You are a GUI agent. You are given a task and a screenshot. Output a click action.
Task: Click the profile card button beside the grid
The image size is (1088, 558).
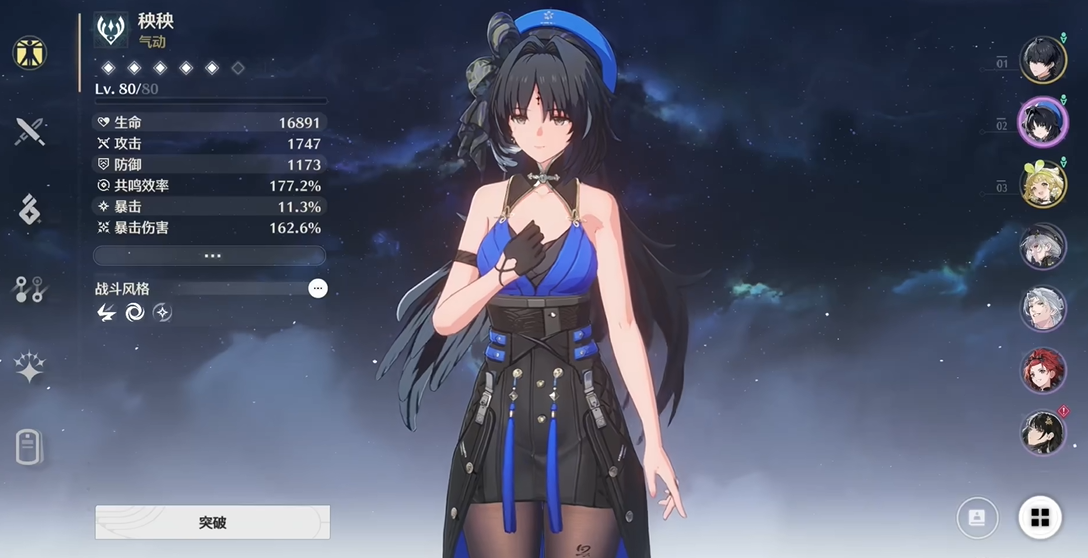click(x=977, y=517)
